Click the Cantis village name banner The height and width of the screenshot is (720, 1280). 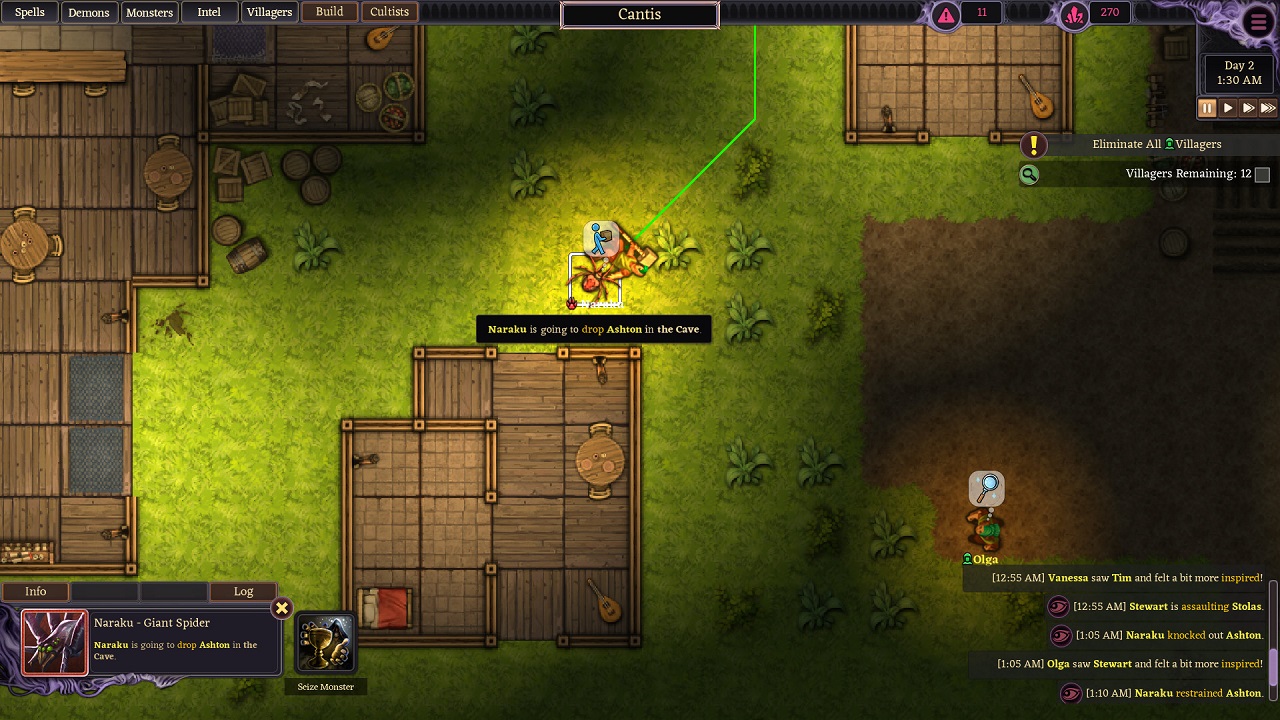[639, 15]
